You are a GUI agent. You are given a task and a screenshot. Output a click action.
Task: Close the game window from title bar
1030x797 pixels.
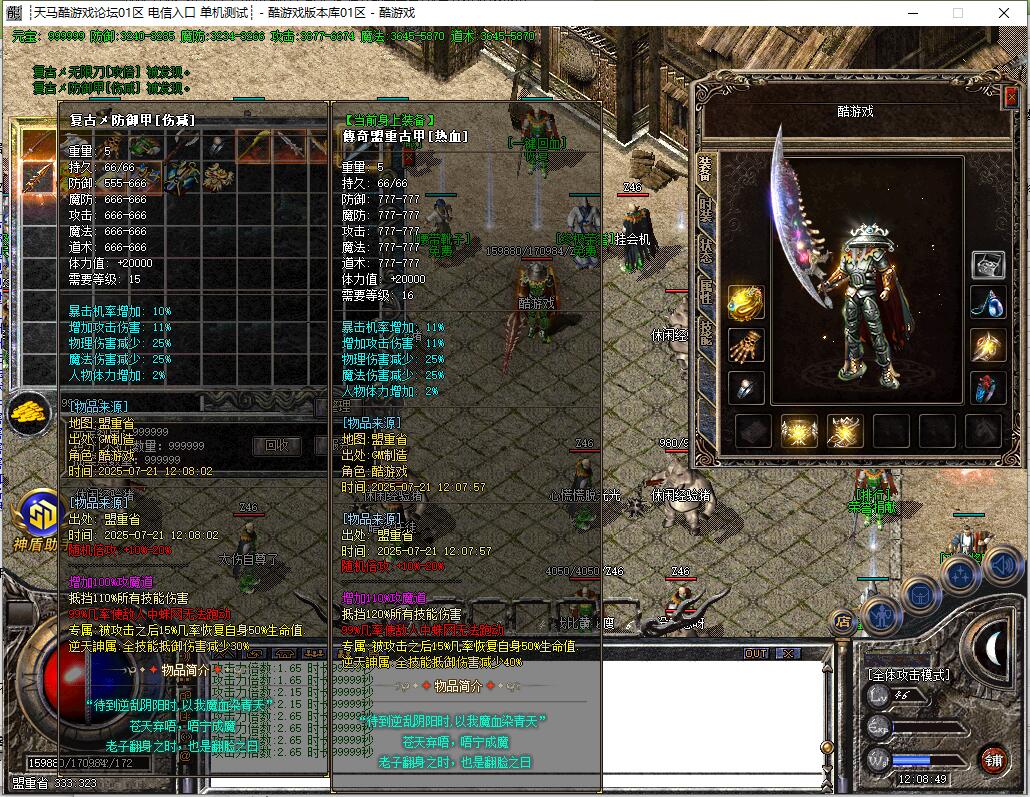point(1004,13)
